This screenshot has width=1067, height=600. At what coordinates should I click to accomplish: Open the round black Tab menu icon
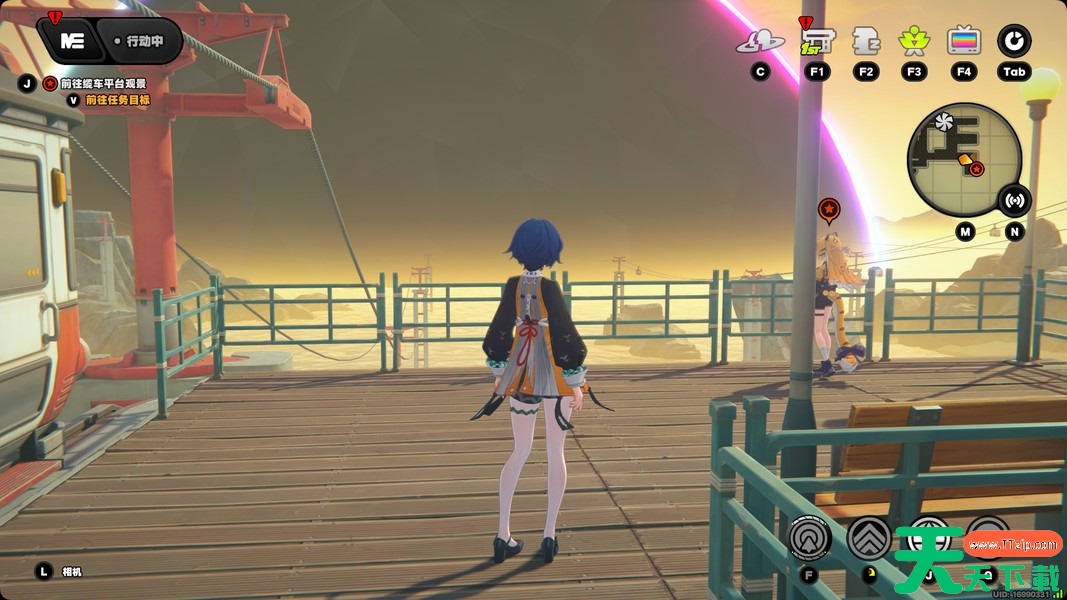pyautogui.click(x=1014, y=41)
